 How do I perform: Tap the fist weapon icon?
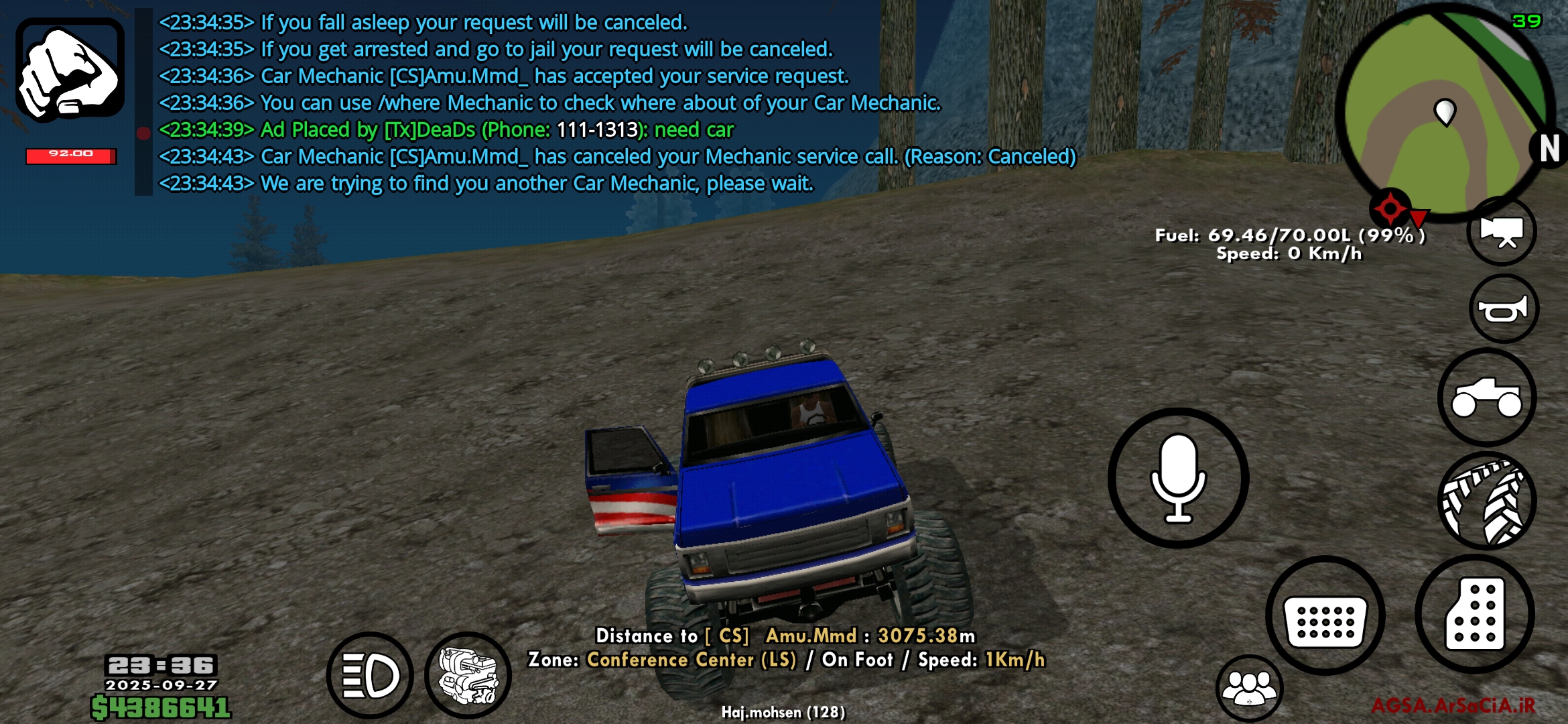(70, 70)
